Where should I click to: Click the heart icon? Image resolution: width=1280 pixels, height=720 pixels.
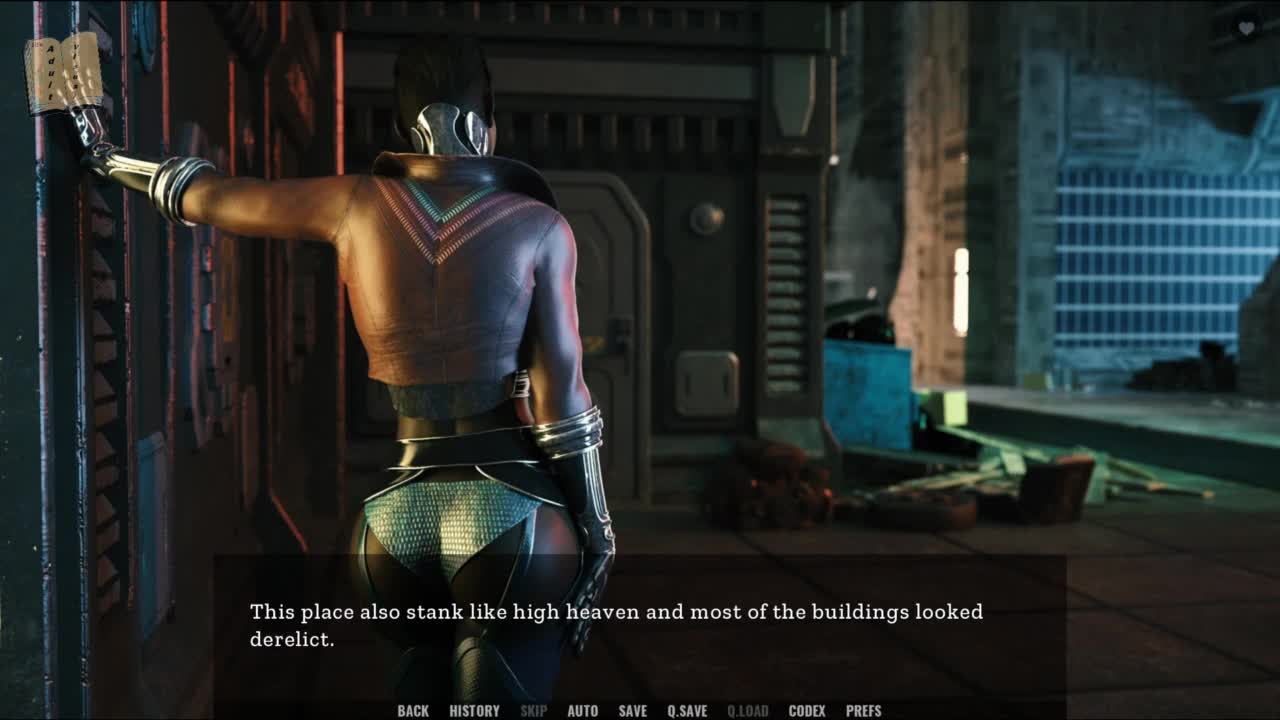[1246, 29]
